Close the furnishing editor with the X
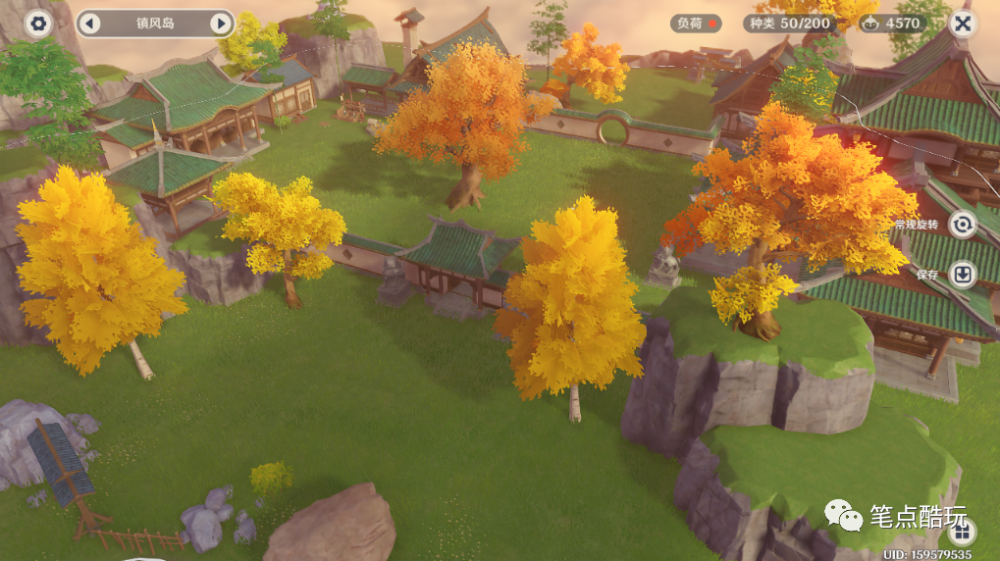1000x561 pixels. point(962,22)
